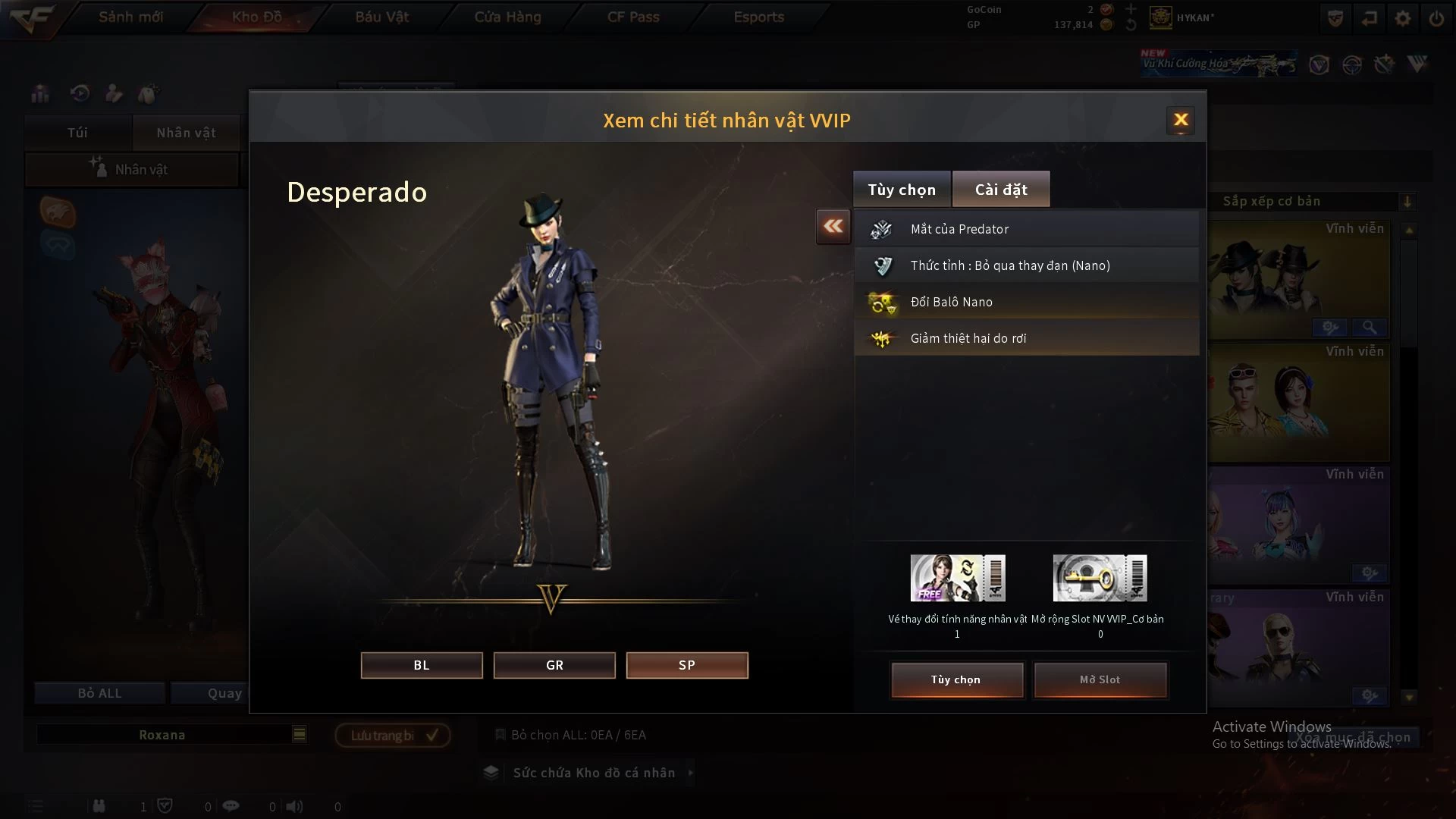
Task: Choose the GR team button
Action: point(554,665)
